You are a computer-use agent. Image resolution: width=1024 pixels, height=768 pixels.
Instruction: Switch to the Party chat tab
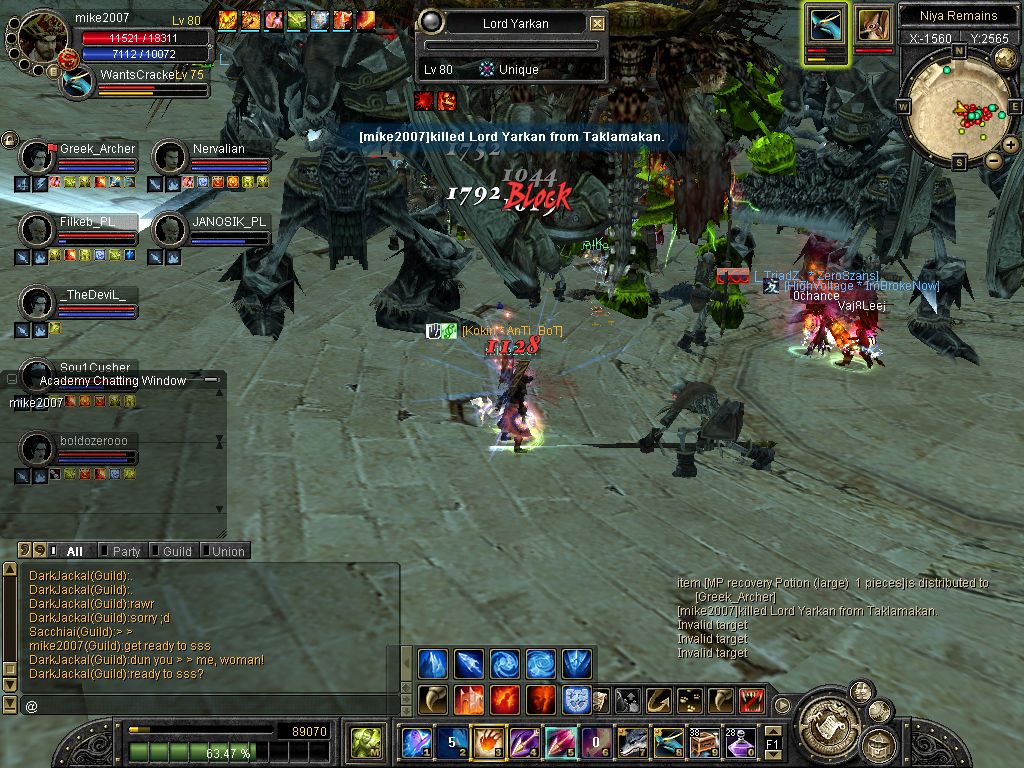pos(126,551)
